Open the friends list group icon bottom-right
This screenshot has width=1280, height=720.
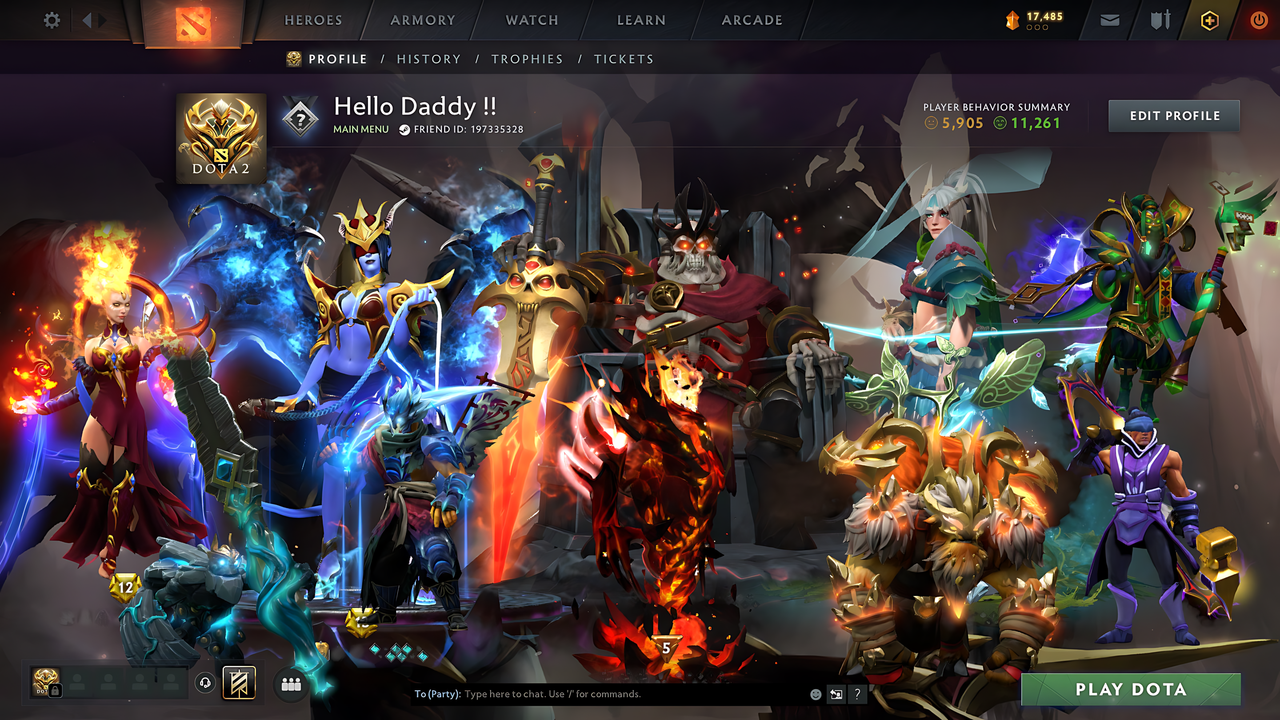pos(289,683)
